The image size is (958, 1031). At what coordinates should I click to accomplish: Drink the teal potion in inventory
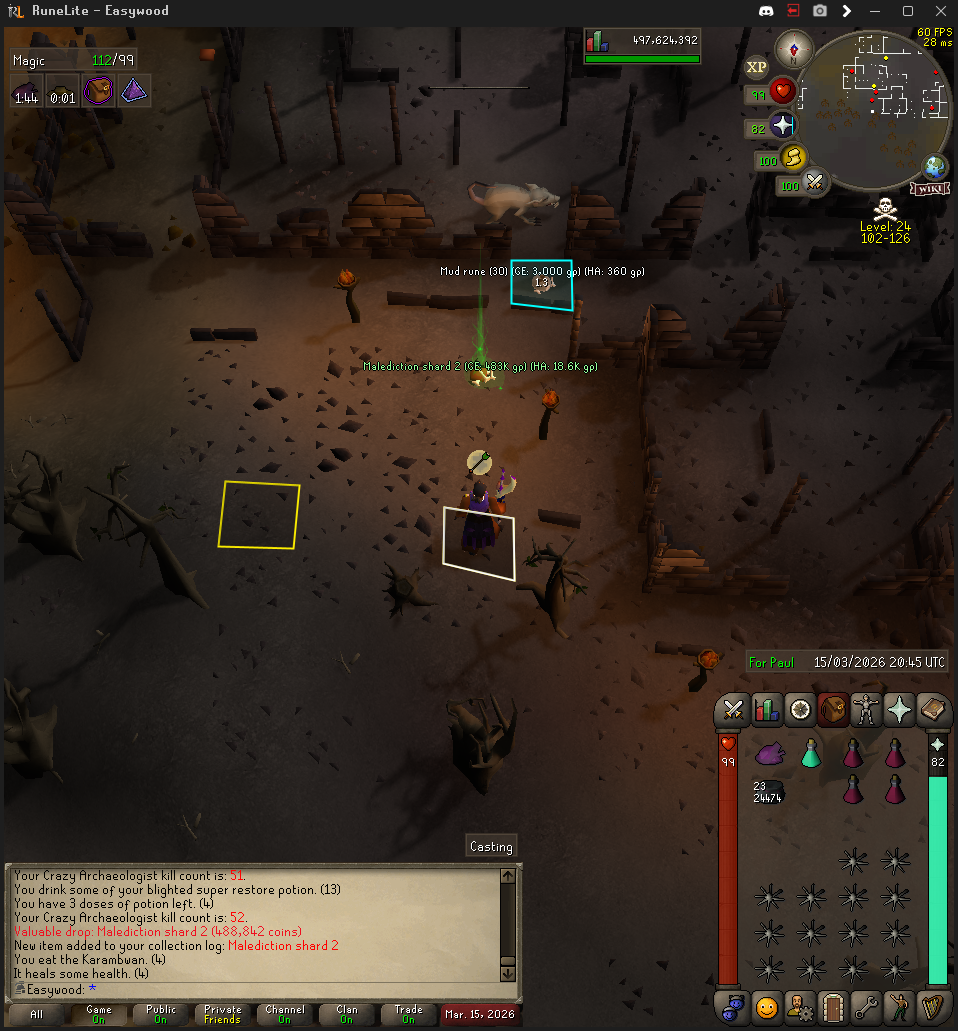811,754
